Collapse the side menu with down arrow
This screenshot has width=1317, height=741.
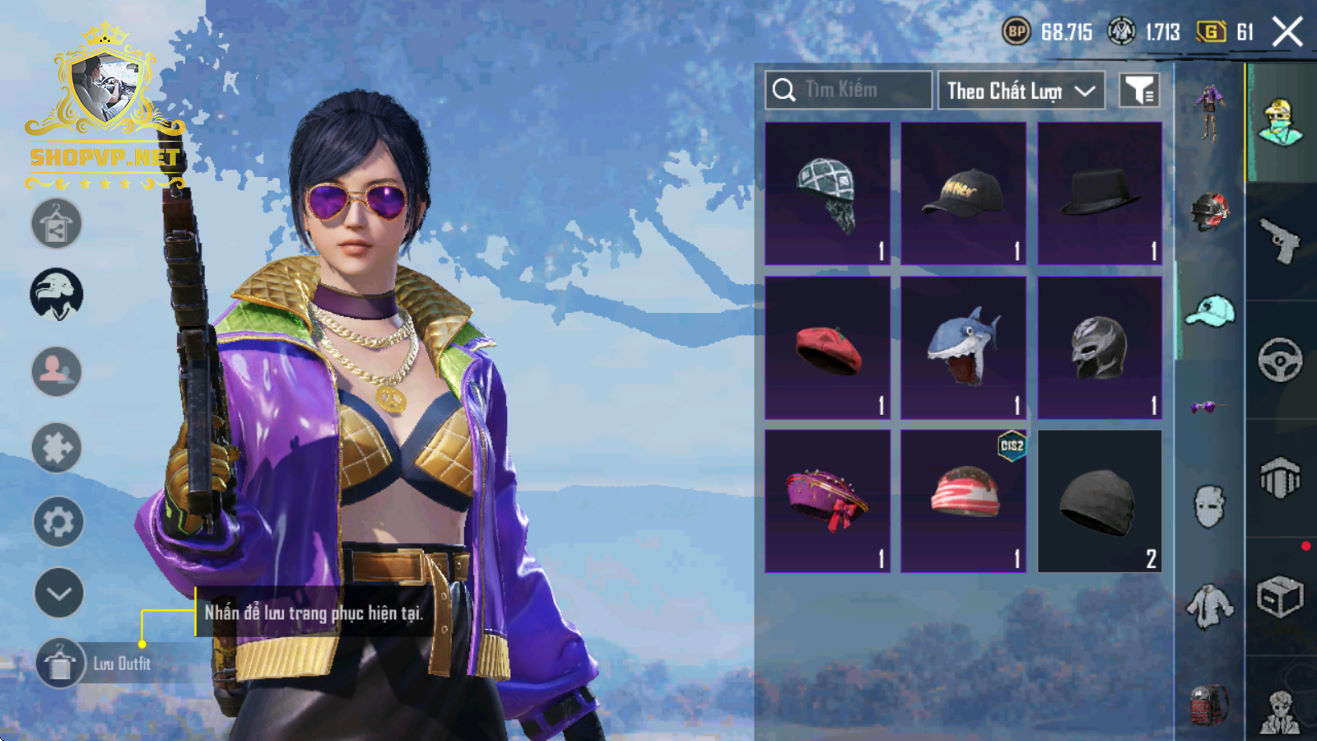pyautogui.click(x=58, y=594)
